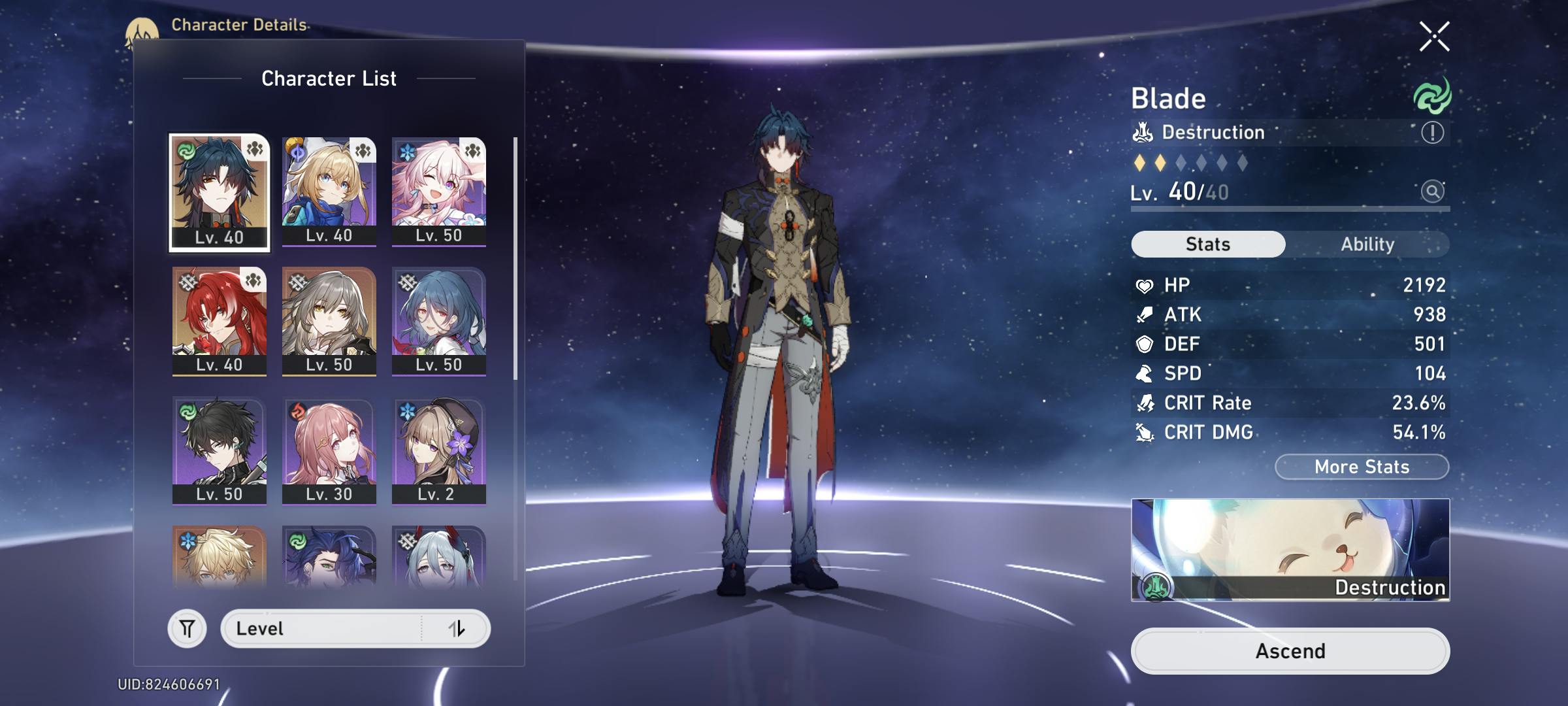
Task: Open More Stats details
Action: pos(1362,467)
